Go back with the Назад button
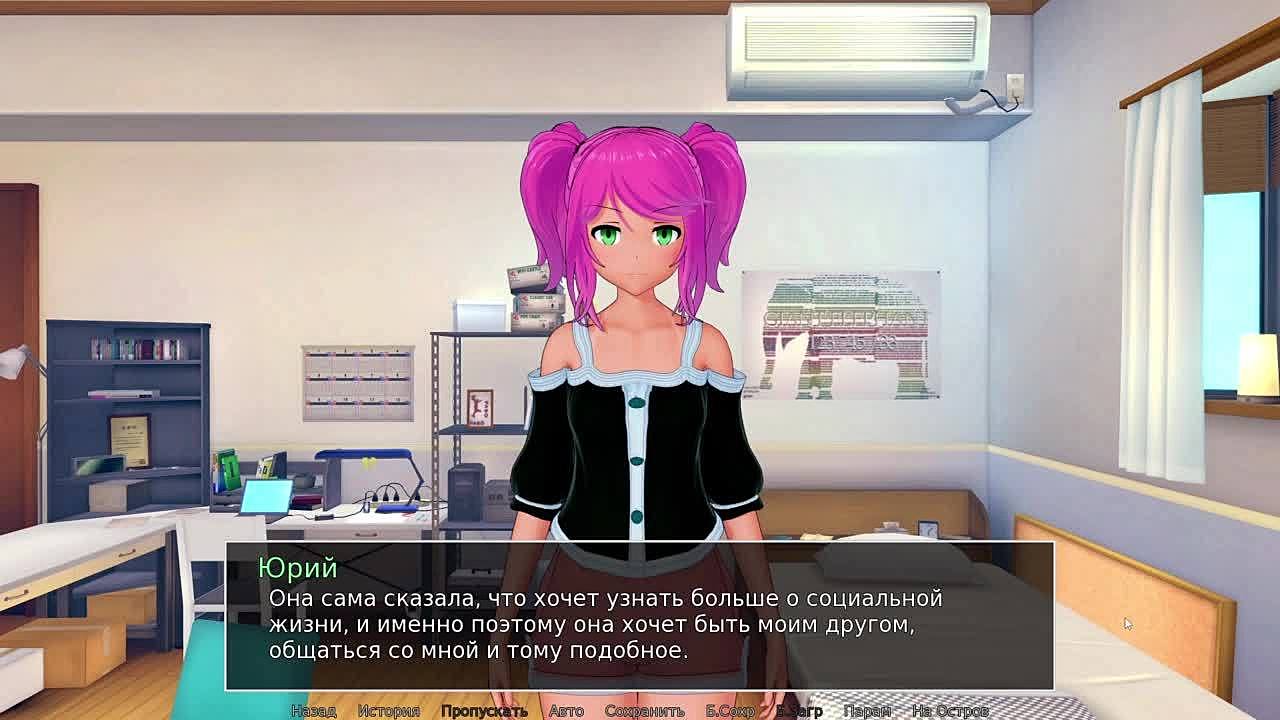 pyautogui.click(x=313, y=711)
